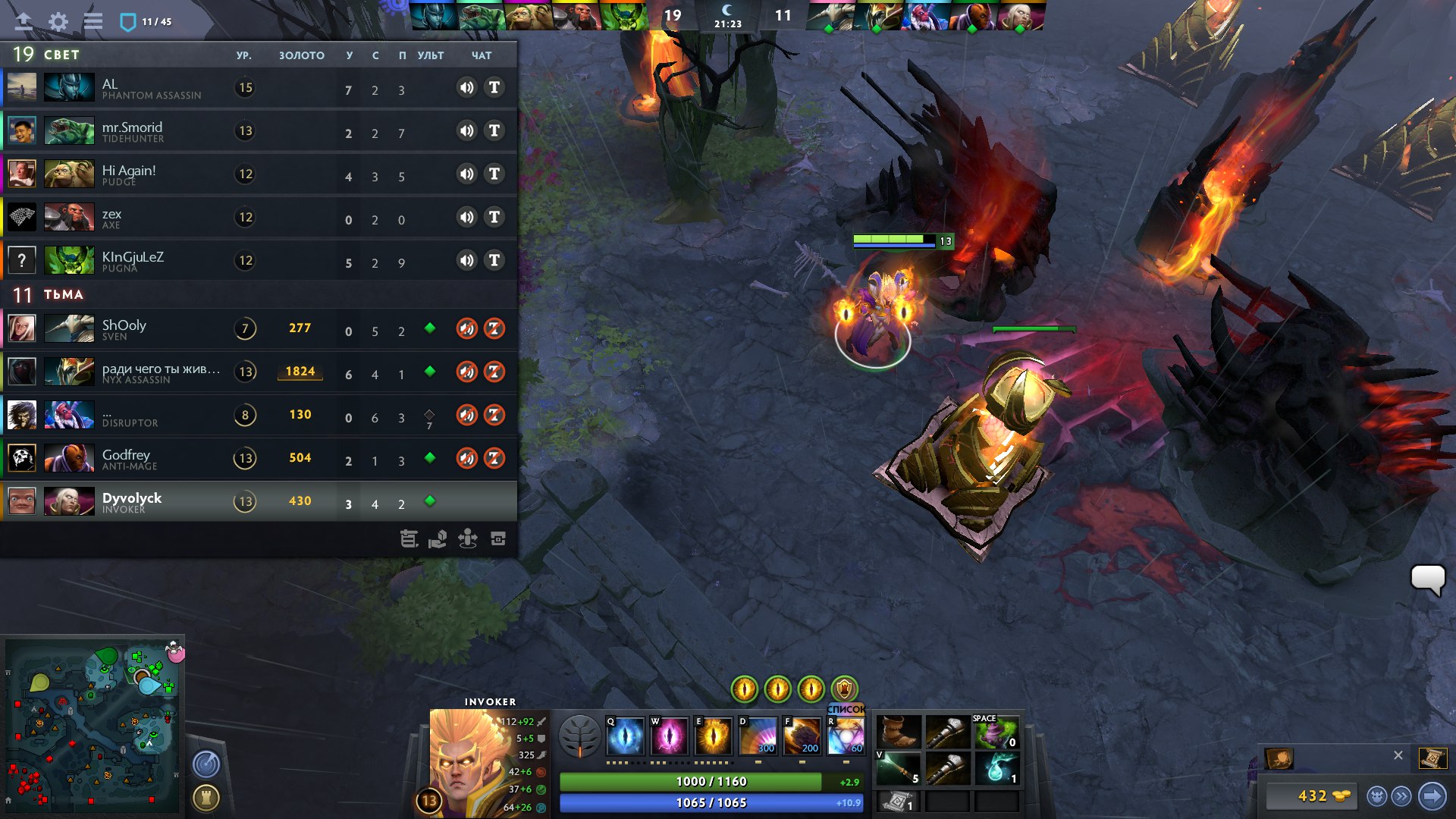The width and height of the screenshot is (1456, 819).
Task: Open the settings gear menu
Action: point(58,21)
